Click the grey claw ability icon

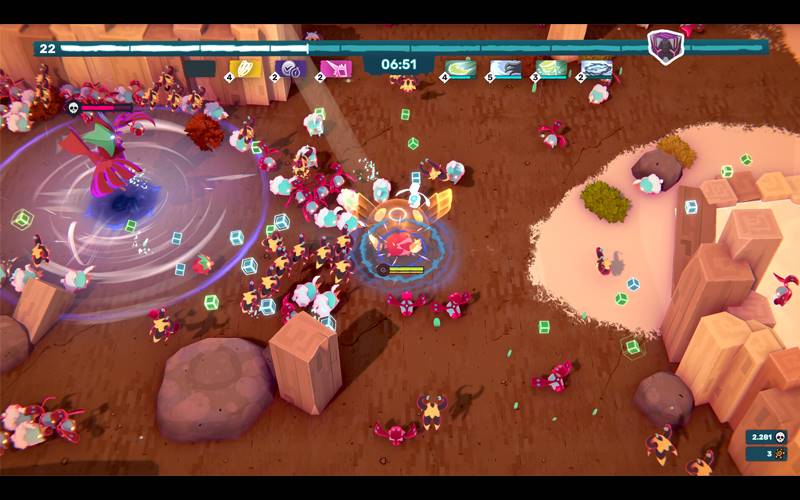[507, 69]
